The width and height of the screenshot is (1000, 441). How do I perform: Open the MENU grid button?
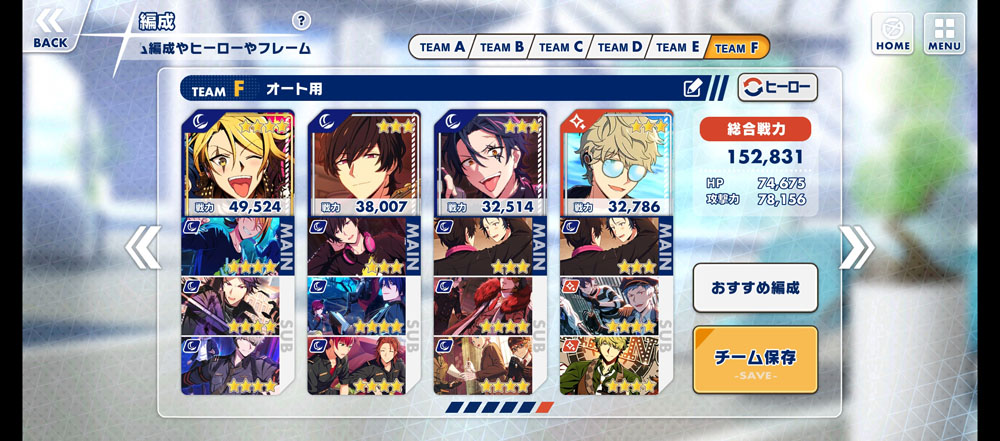944,33
